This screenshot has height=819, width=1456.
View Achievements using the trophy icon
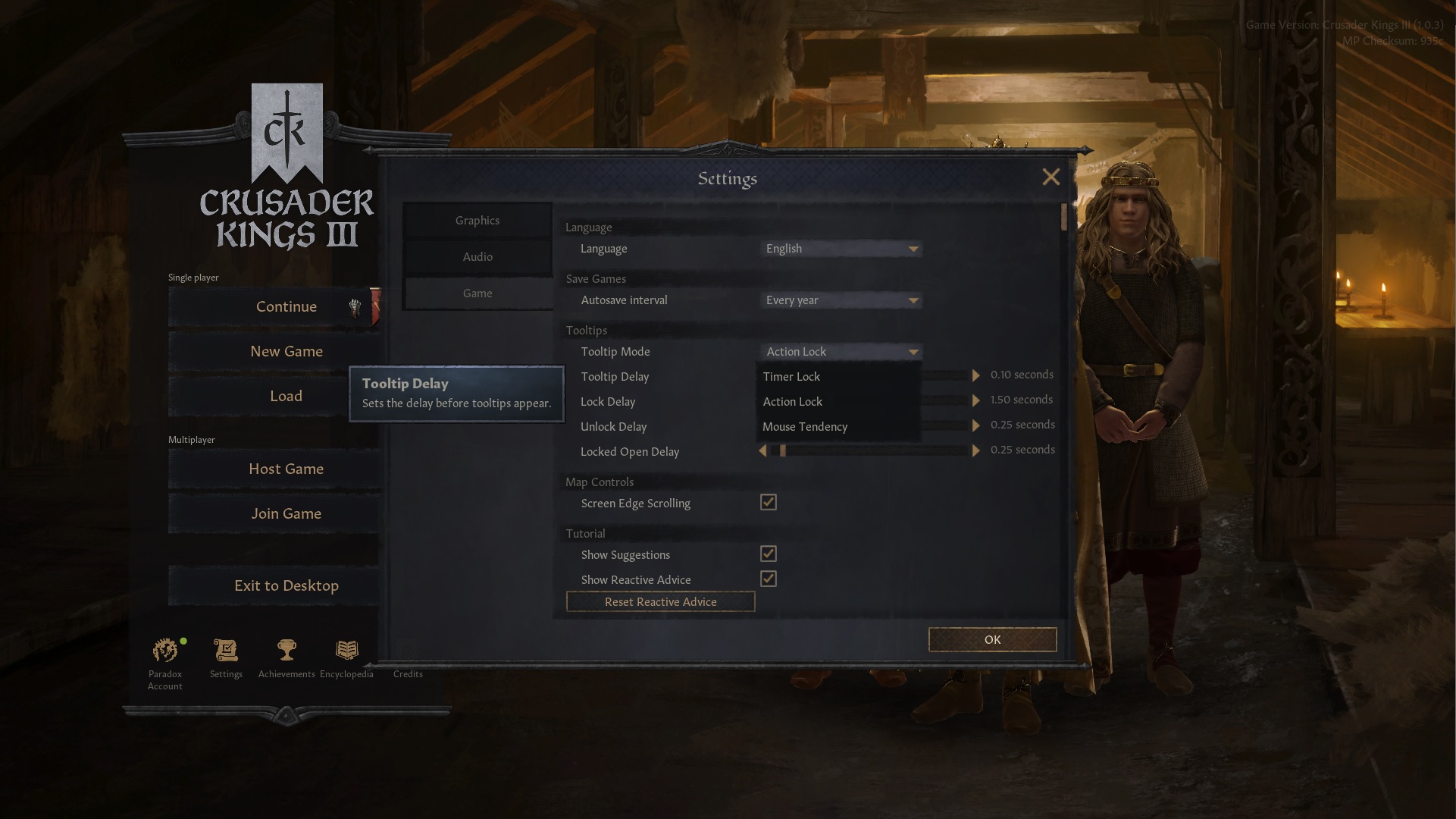286,651
